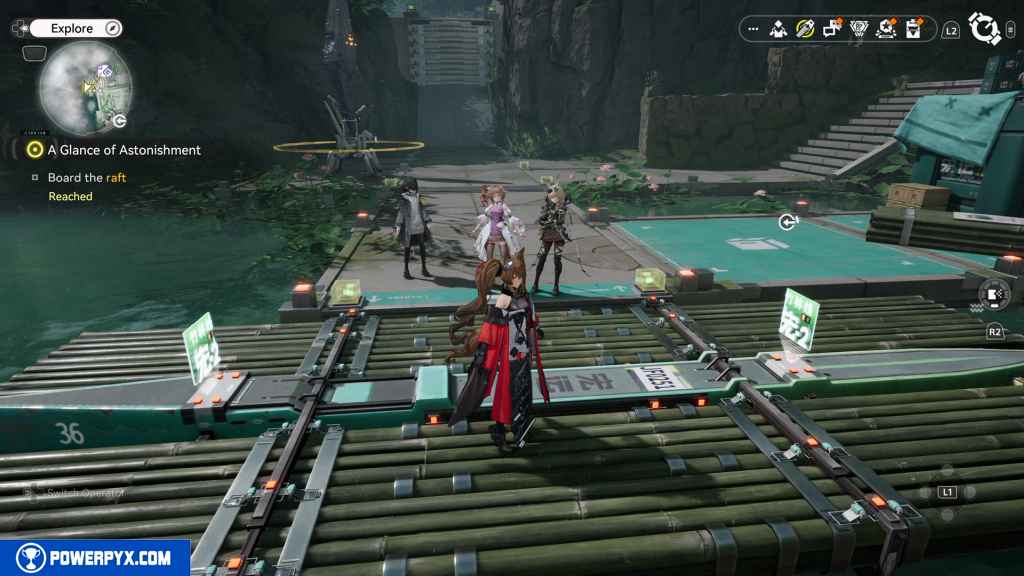Open the three-dots more menu
1024x576 pixels.
(752, 29)
